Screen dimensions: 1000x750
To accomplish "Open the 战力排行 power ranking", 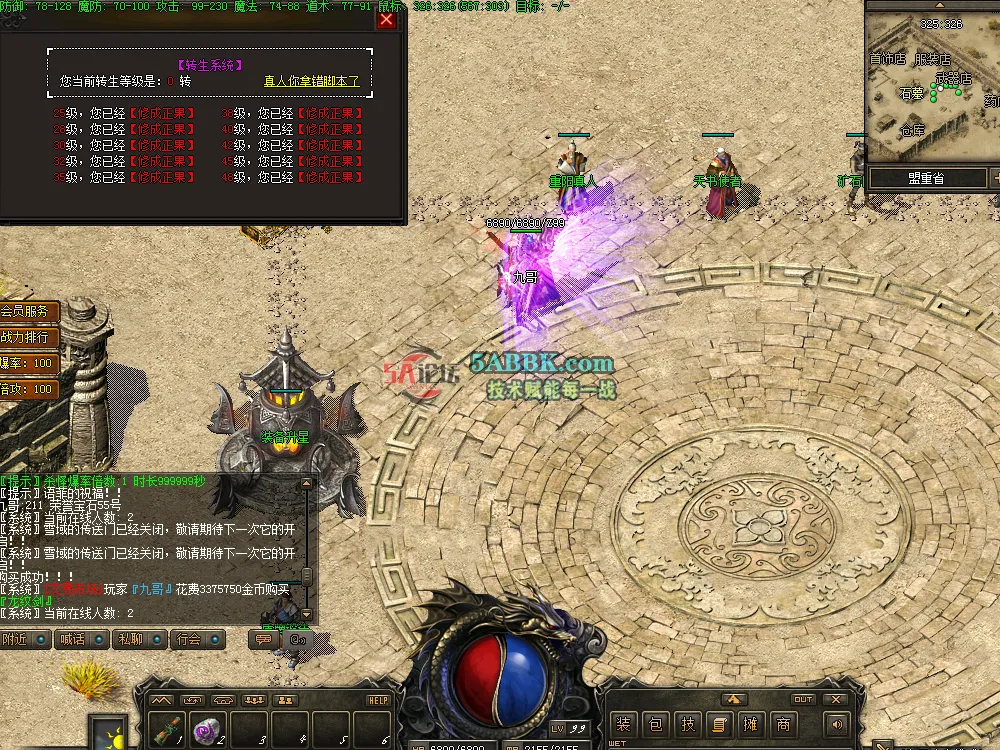I will (27, 338).
